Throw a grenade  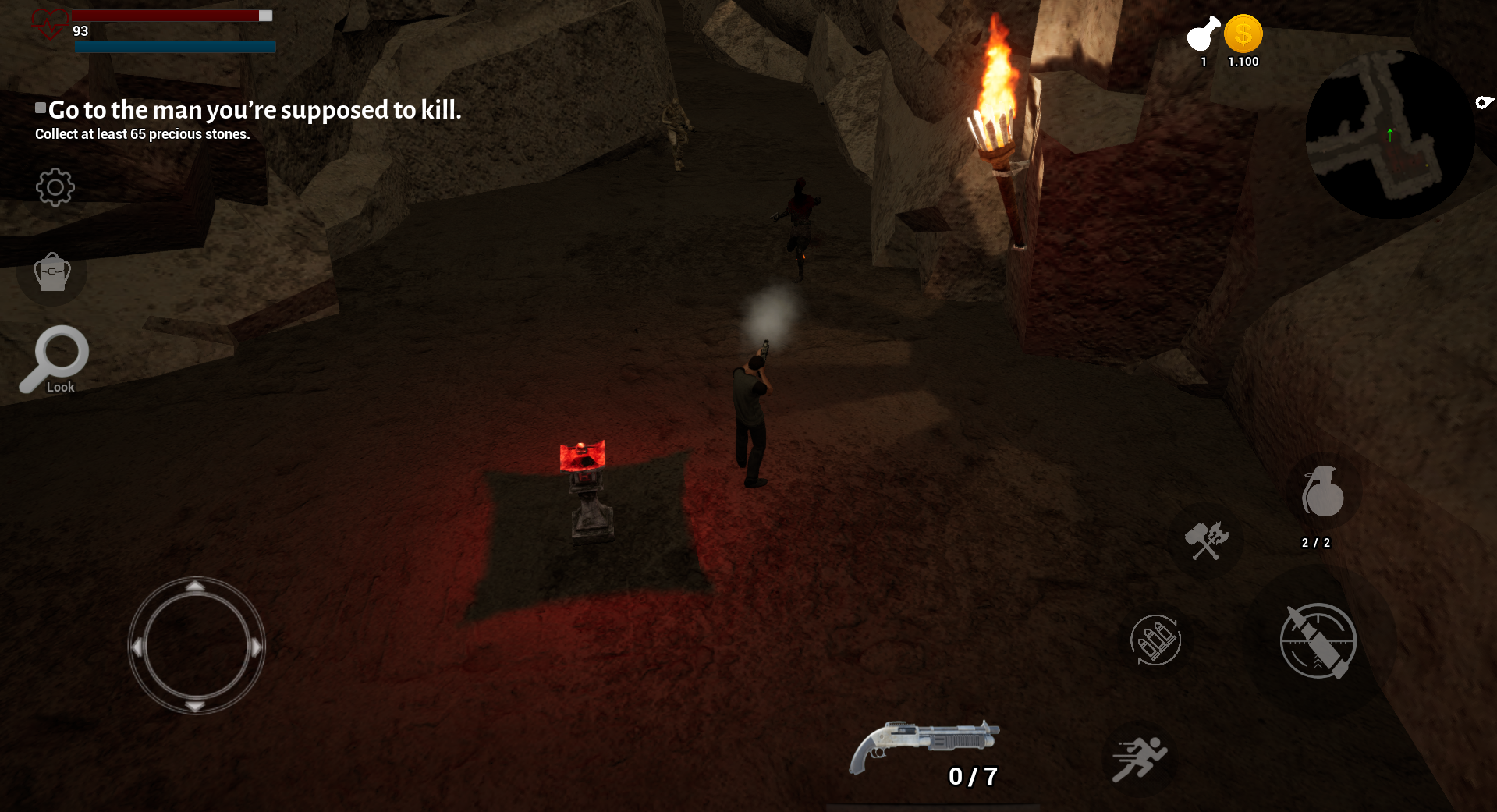(1322, 493)
